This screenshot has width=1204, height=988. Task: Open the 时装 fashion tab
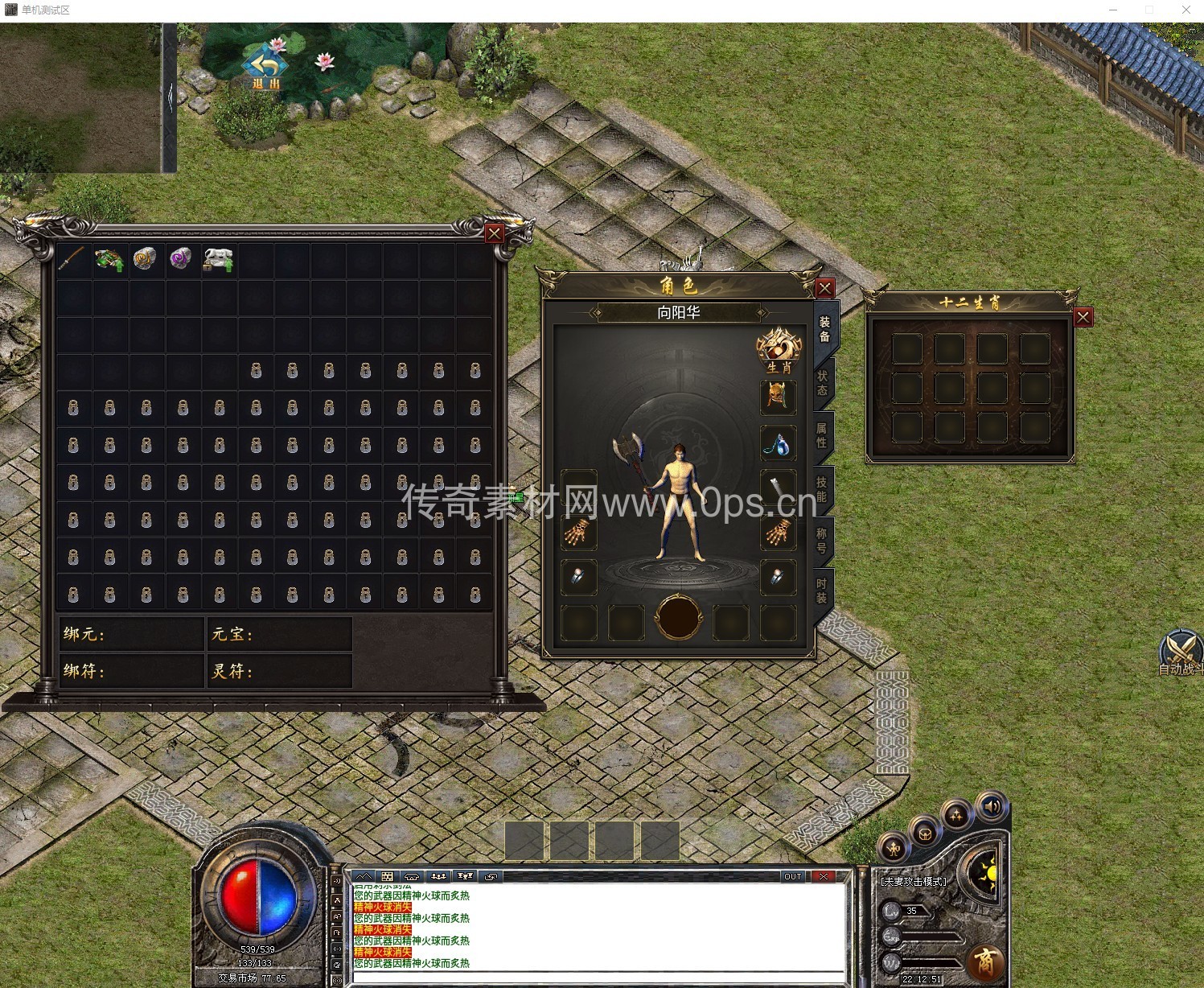pyautogui.click(x=822, y=591)
